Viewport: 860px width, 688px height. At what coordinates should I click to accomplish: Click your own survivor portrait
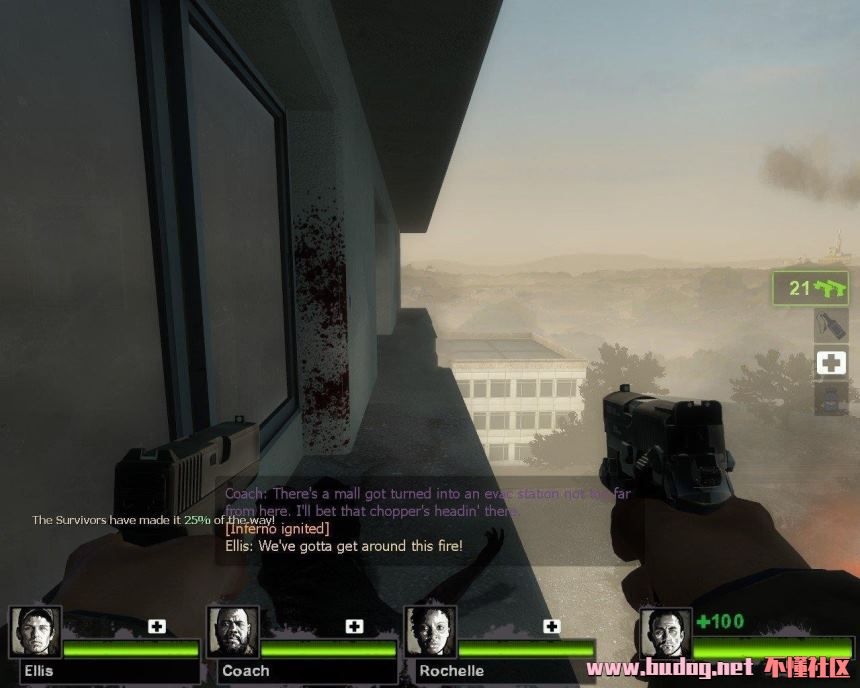(x=665, y=632)
